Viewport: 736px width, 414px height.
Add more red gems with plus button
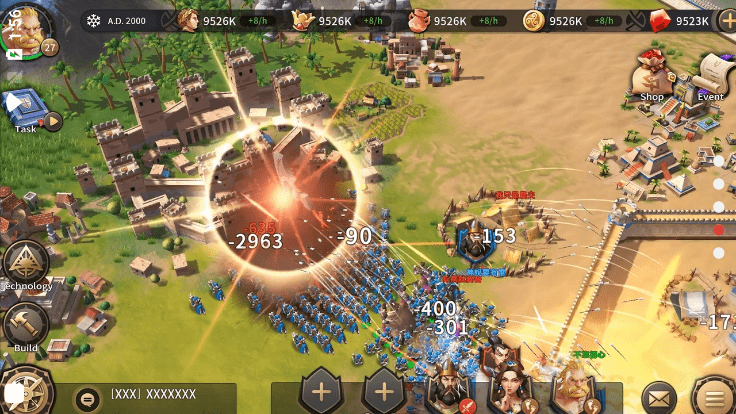pos(727,21)
